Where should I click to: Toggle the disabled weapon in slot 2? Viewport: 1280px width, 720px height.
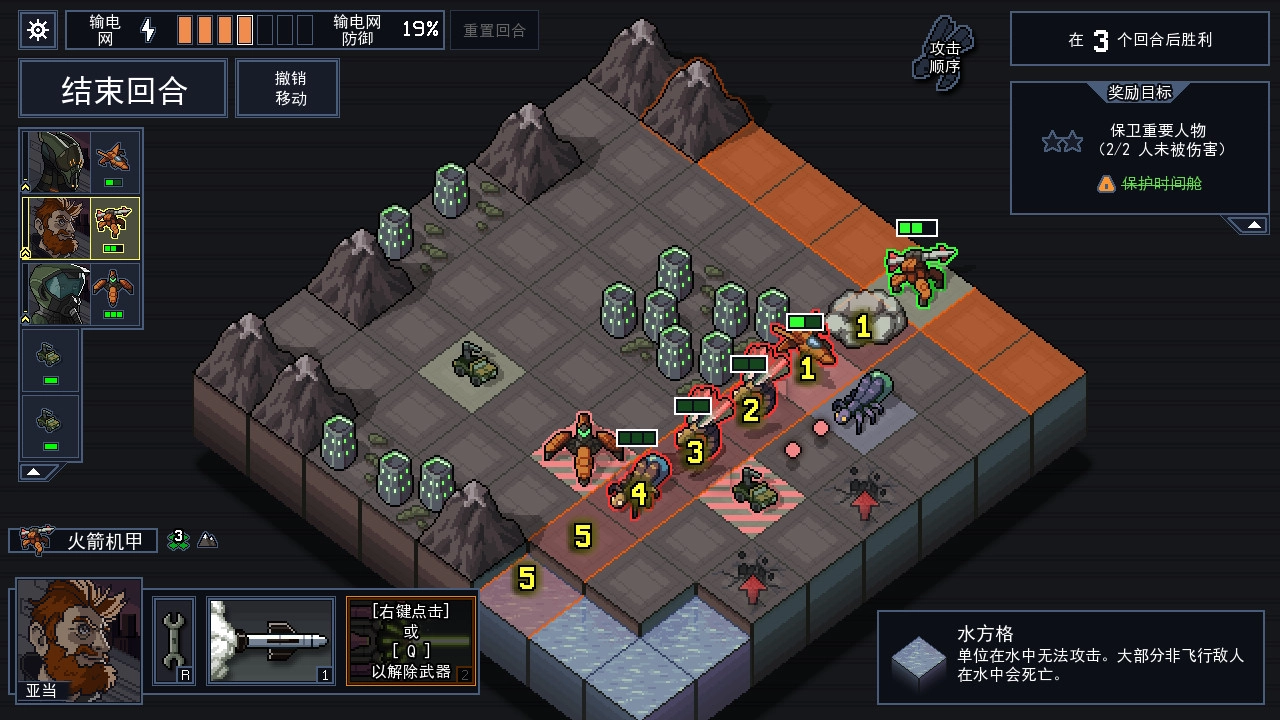click(411, 642)
